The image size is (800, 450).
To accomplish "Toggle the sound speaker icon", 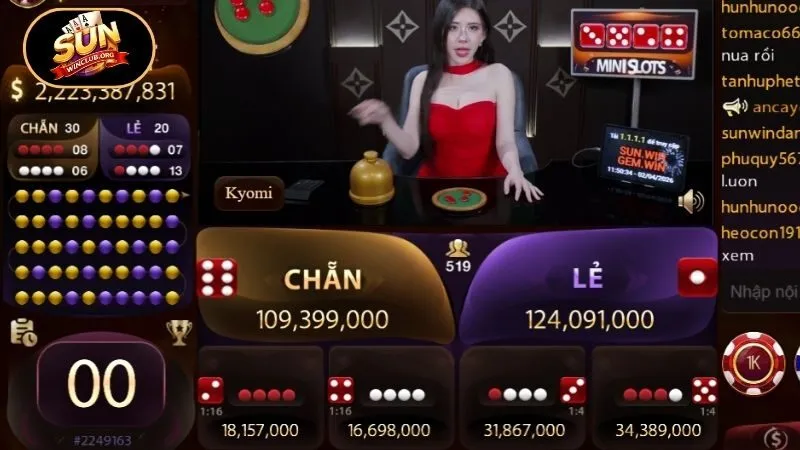I will [690, 202].
